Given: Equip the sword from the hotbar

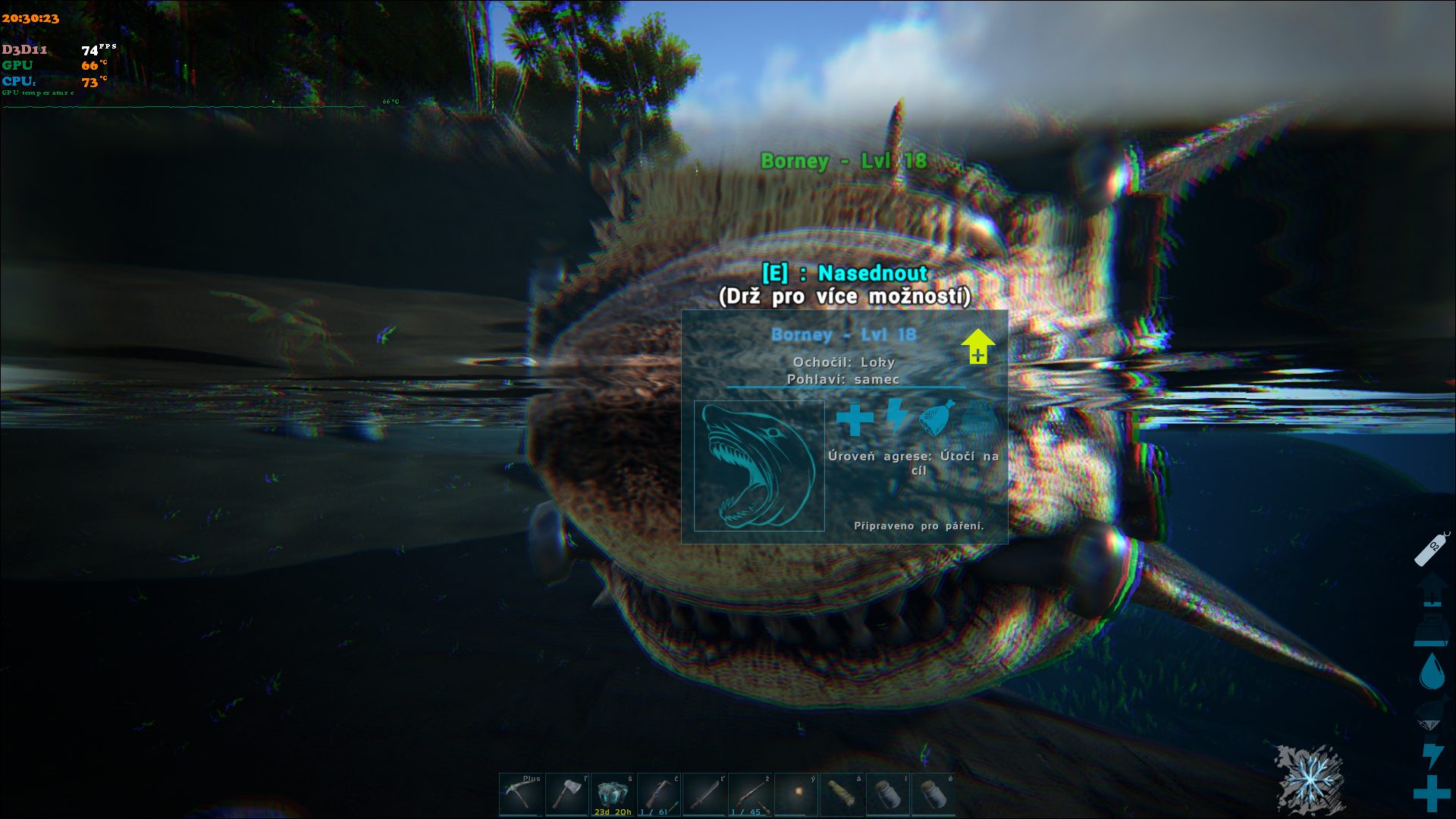Looking at the screenshot, I should click(704, 794).
